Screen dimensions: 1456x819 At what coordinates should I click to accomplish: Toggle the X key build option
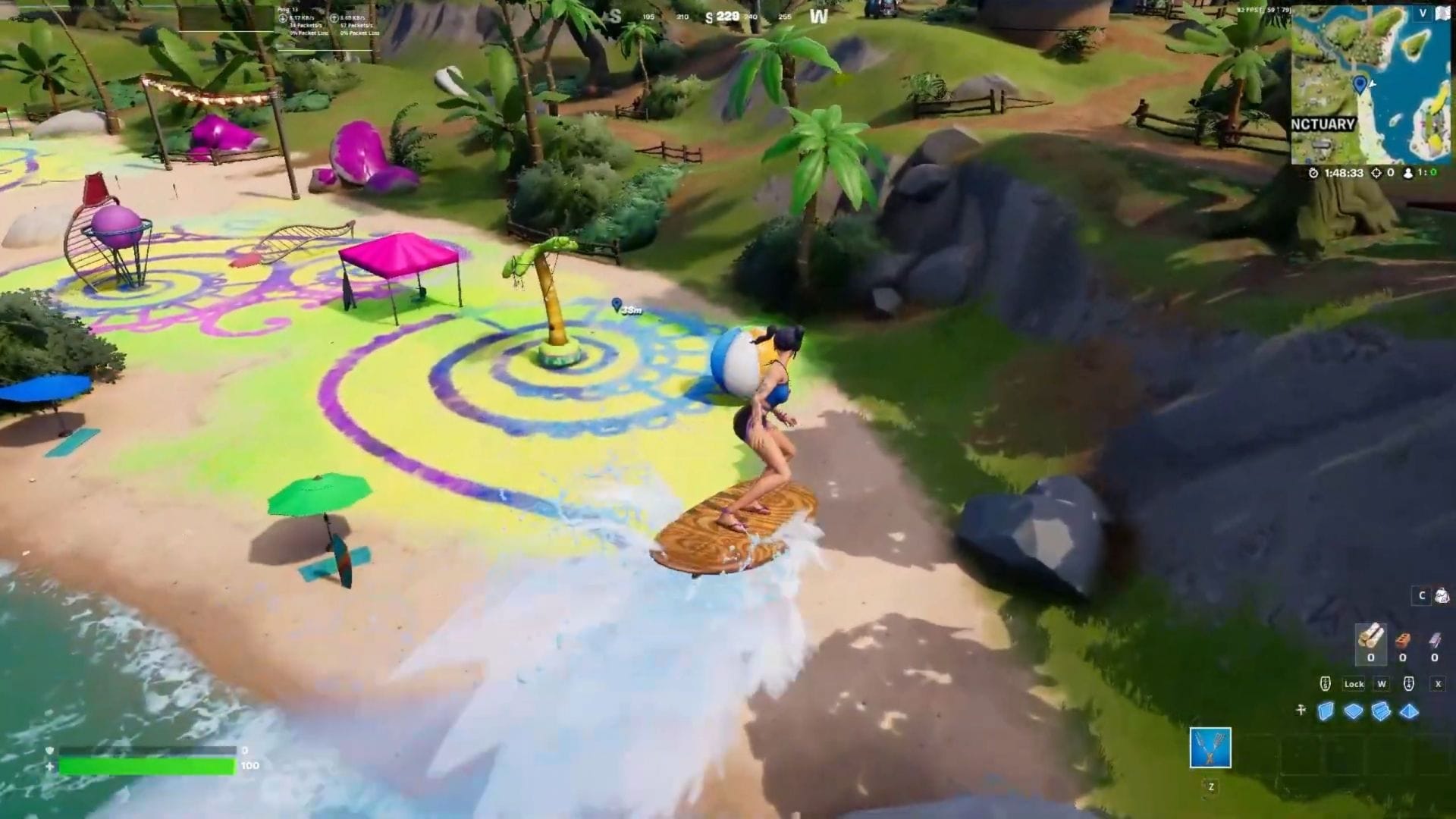tap(1439, 684)
